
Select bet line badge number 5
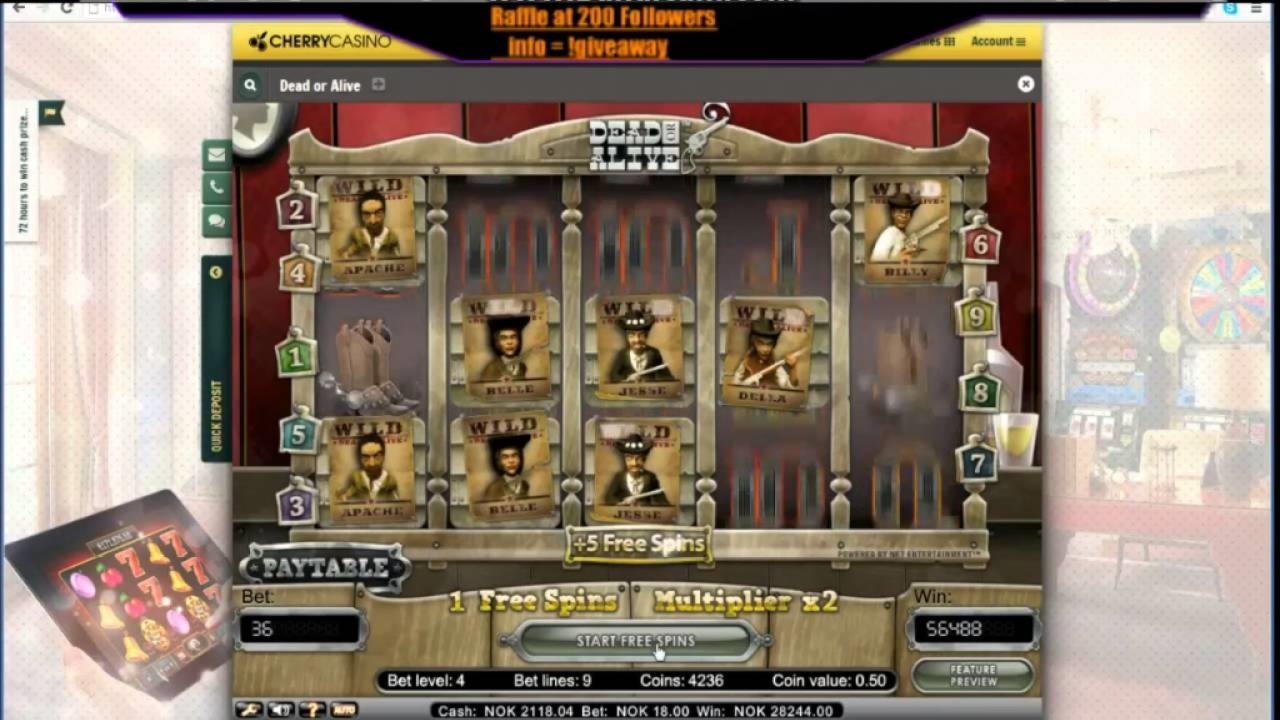pyautogui.click(x=298, y=436)
